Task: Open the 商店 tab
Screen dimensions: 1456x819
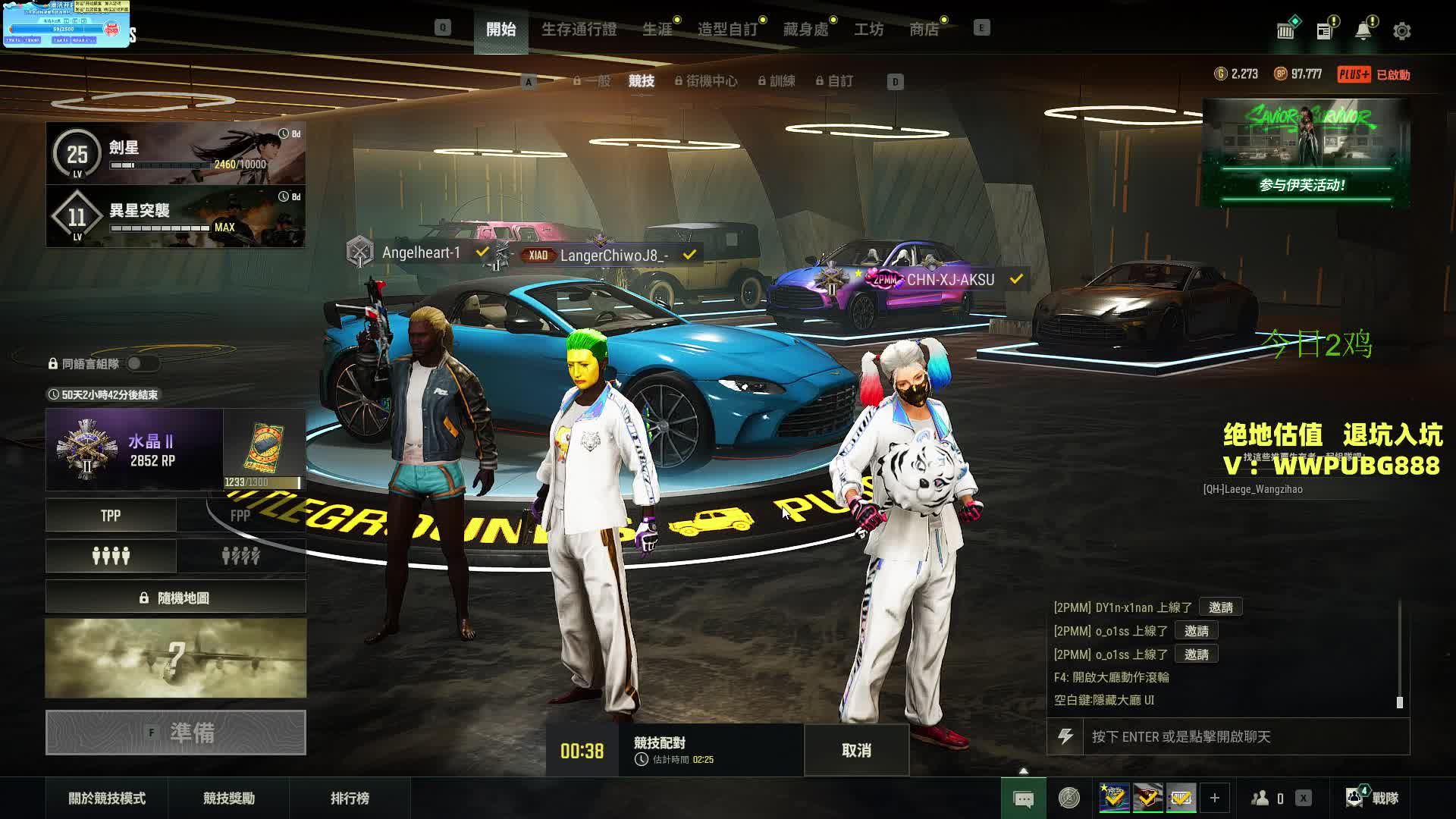Action: (924, 30)
